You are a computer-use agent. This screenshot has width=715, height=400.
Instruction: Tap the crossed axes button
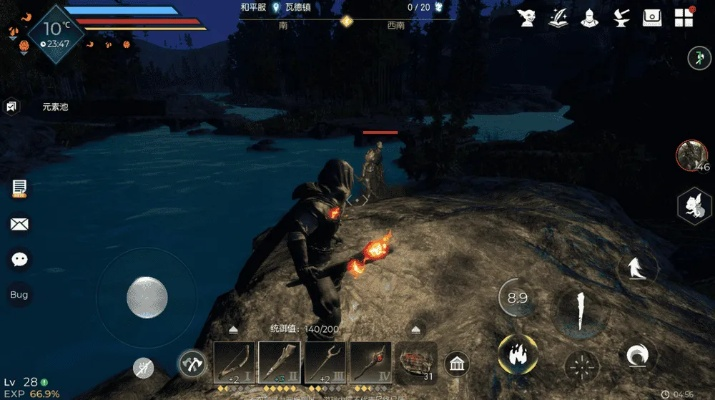(192, 364)
